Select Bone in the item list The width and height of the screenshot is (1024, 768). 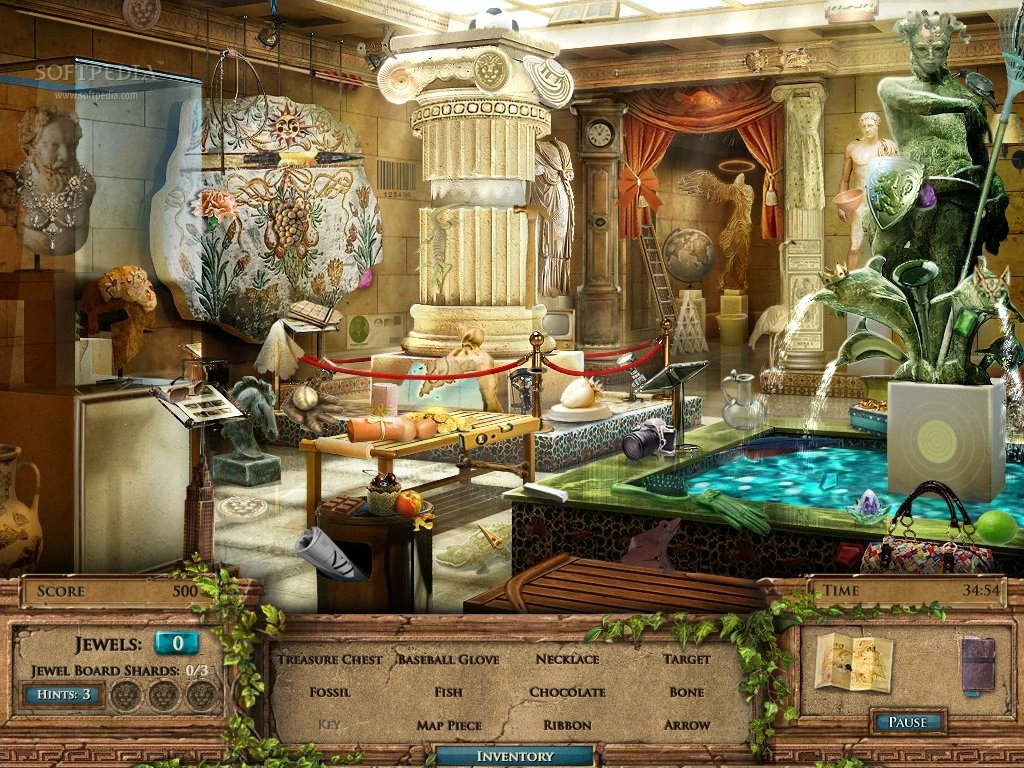tap(686, 692)
